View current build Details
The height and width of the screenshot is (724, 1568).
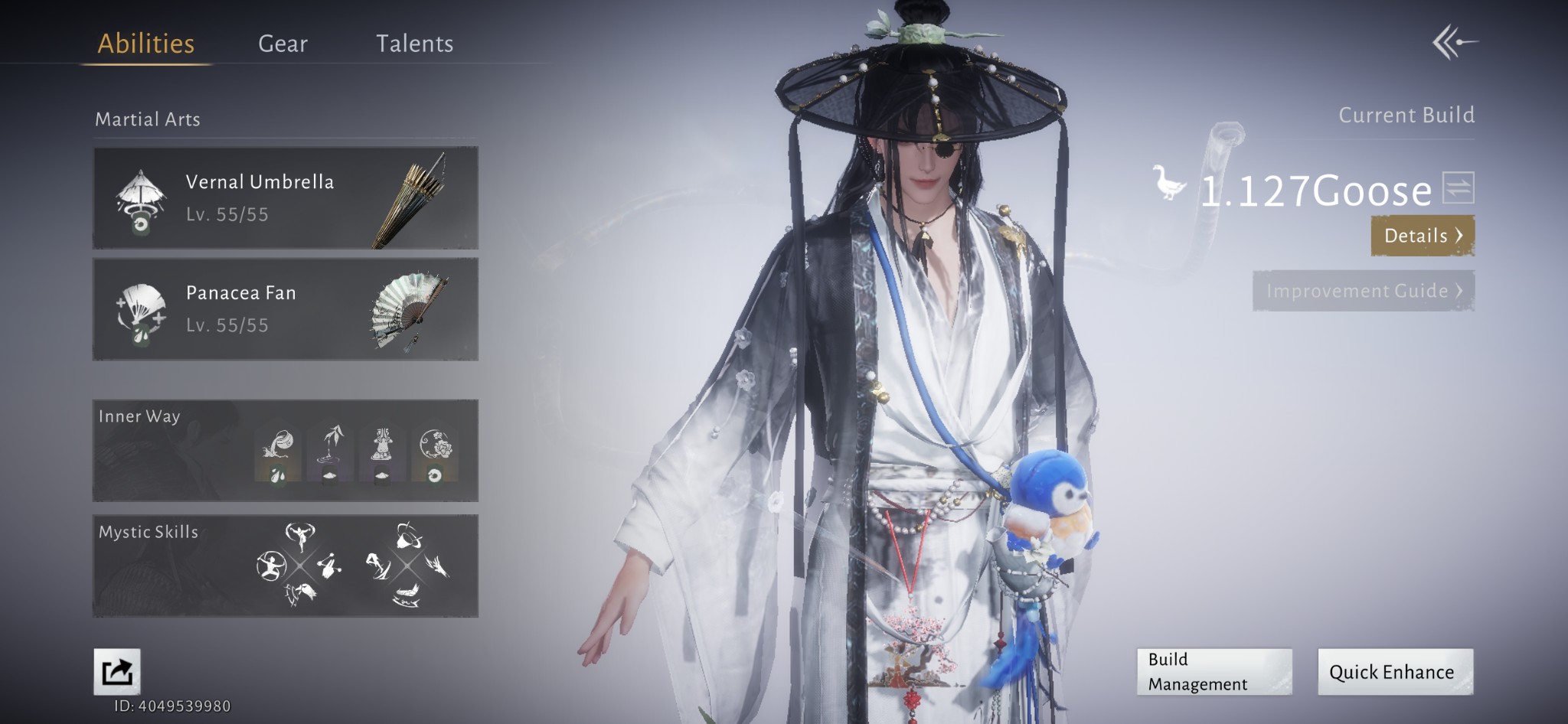click(1422, 236)
